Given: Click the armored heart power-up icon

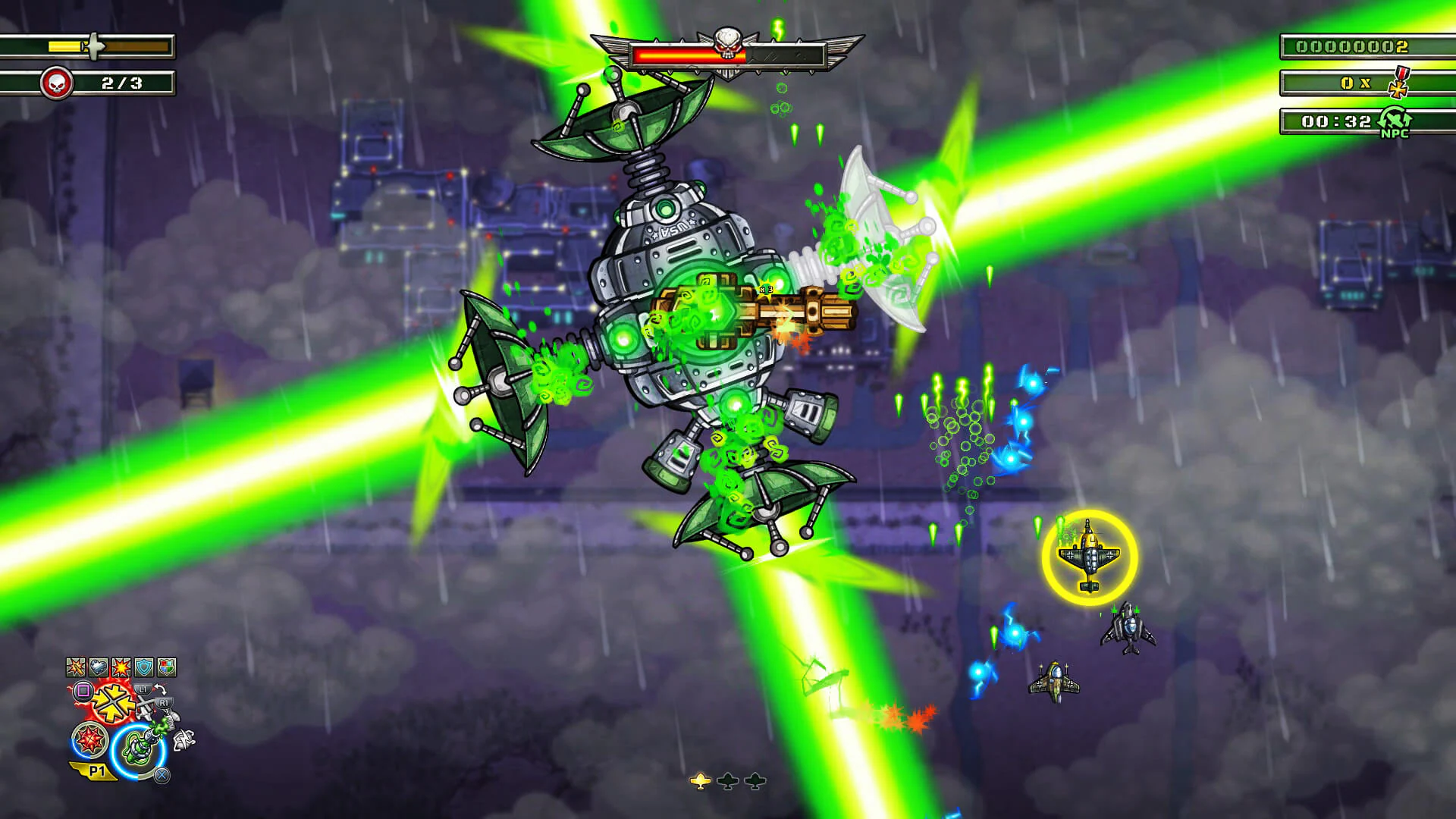Looking at the screenshot, I should 98,666.
